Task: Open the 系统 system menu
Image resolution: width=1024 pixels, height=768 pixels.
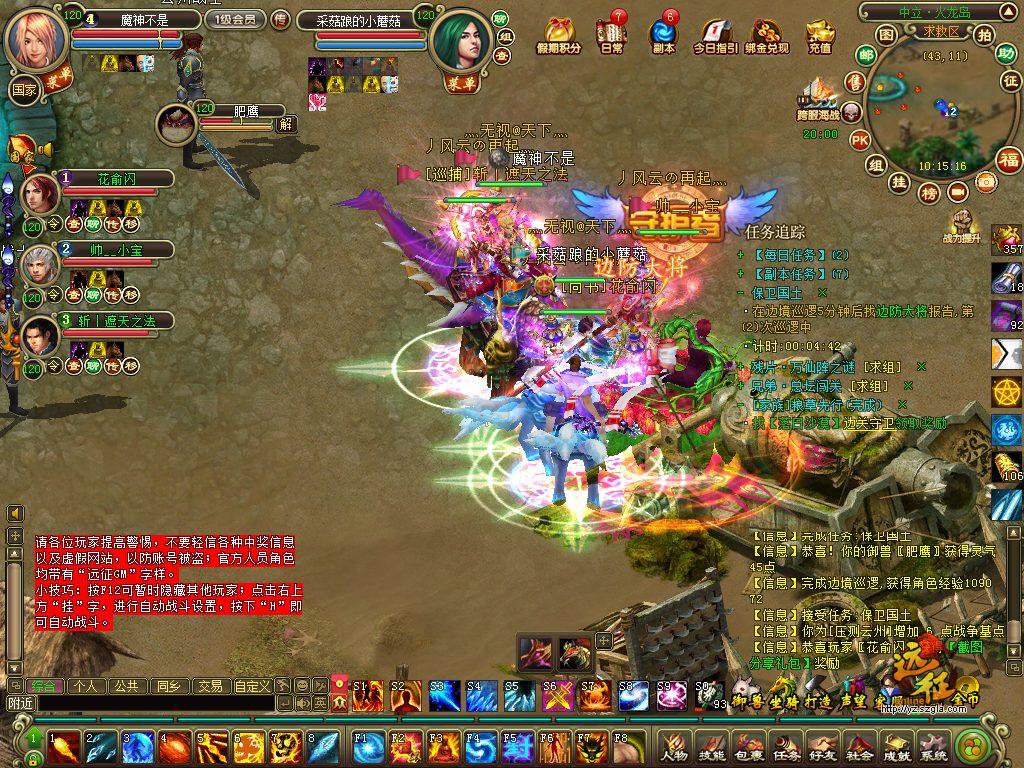Action: (932, 745)
